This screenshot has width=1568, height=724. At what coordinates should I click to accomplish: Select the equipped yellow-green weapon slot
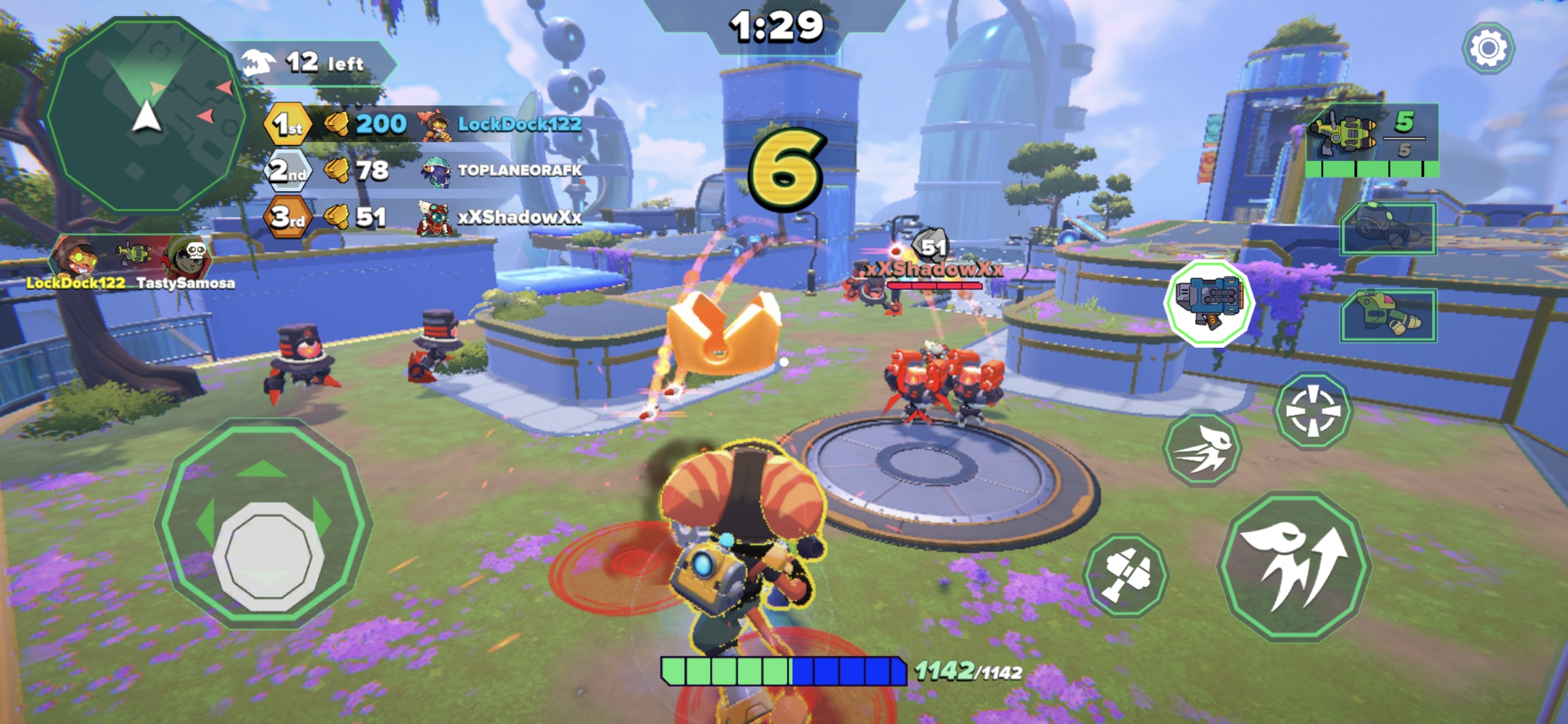[x=1371, y=139]
